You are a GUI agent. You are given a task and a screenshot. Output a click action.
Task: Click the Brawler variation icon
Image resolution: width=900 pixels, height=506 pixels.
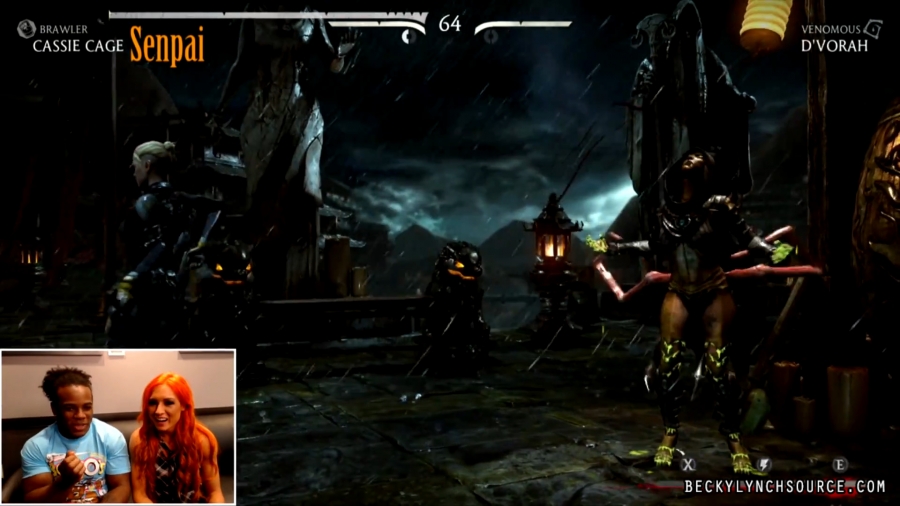coord(26,29)
